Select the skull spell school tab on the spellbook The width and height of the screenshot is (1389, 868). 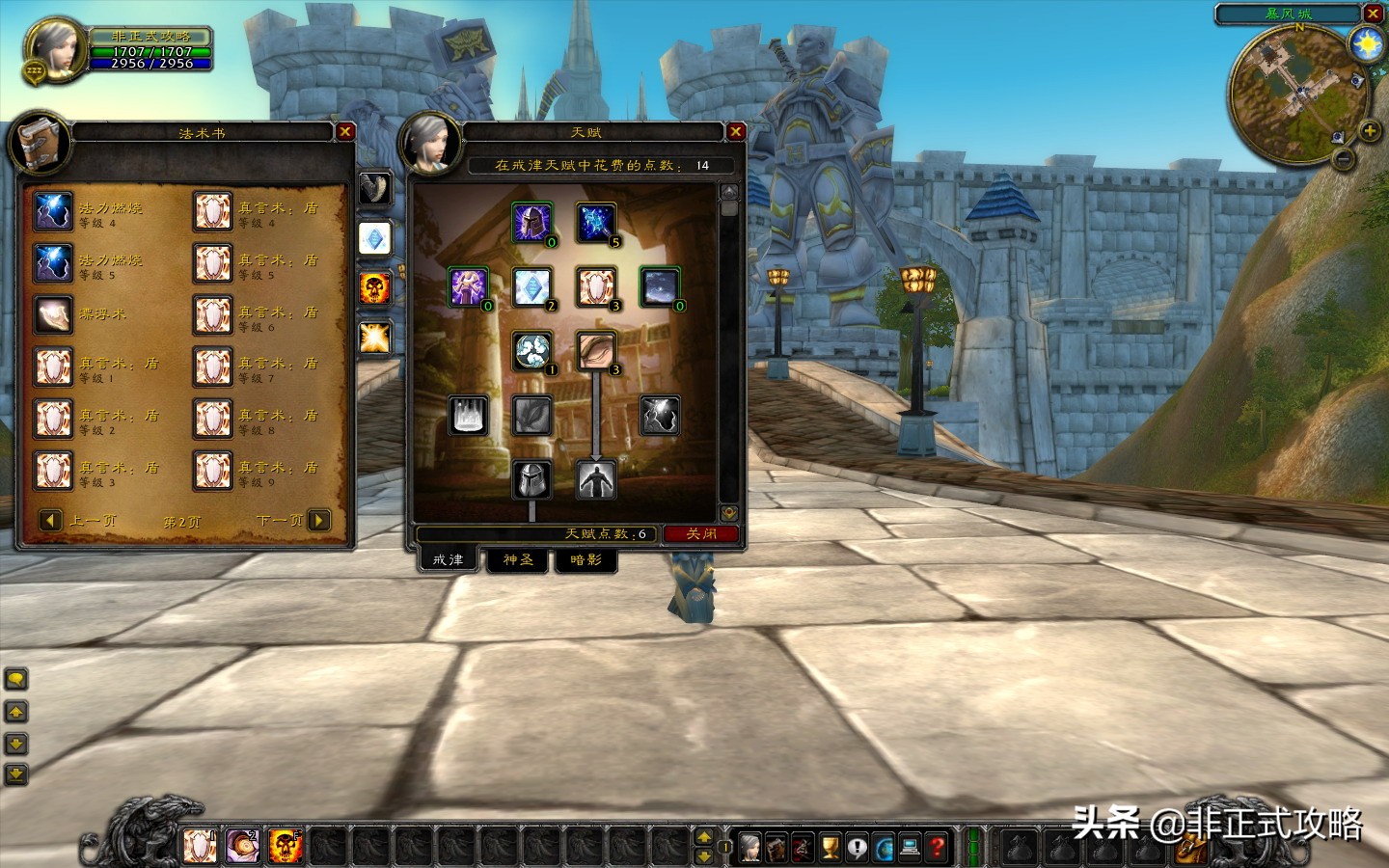[x=375, y=287]
